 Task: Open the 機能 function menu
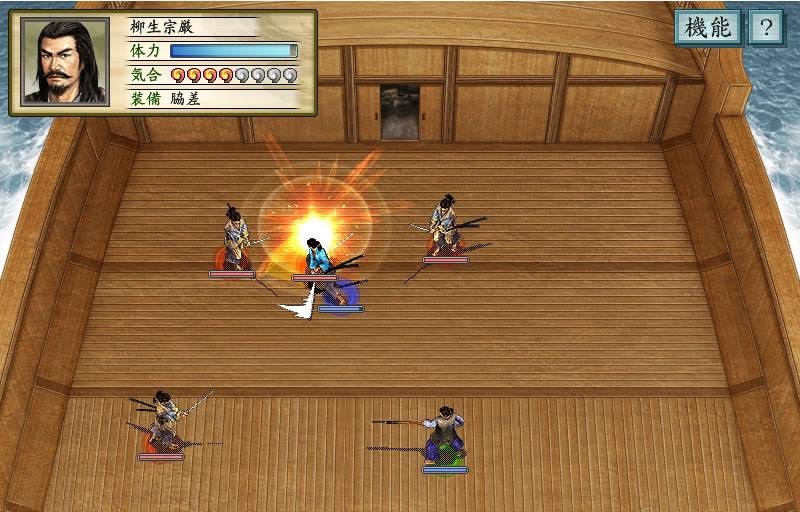pyautogui.click(x=708, y=27)
